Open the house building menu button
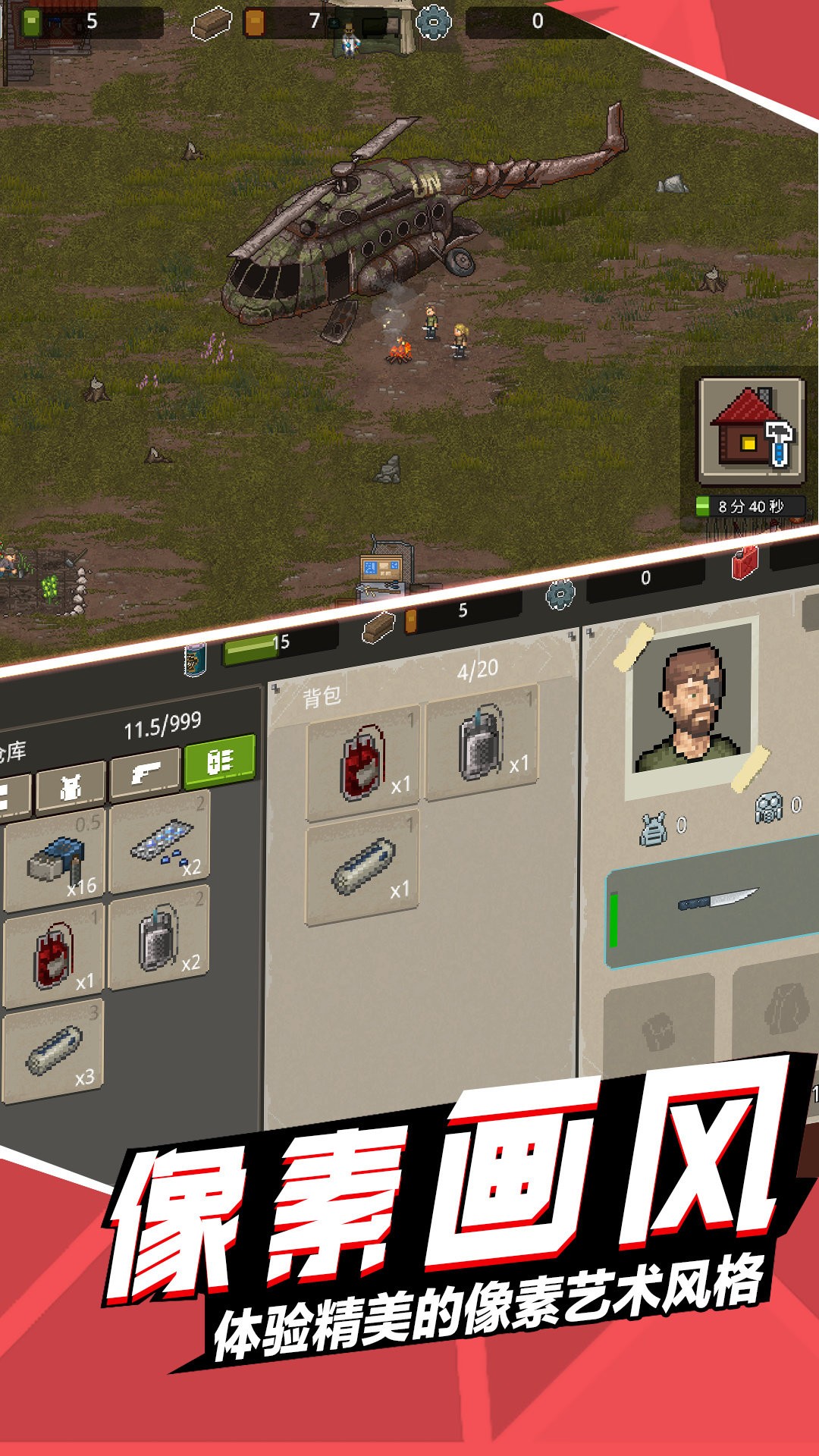 [x=751, y=430]
